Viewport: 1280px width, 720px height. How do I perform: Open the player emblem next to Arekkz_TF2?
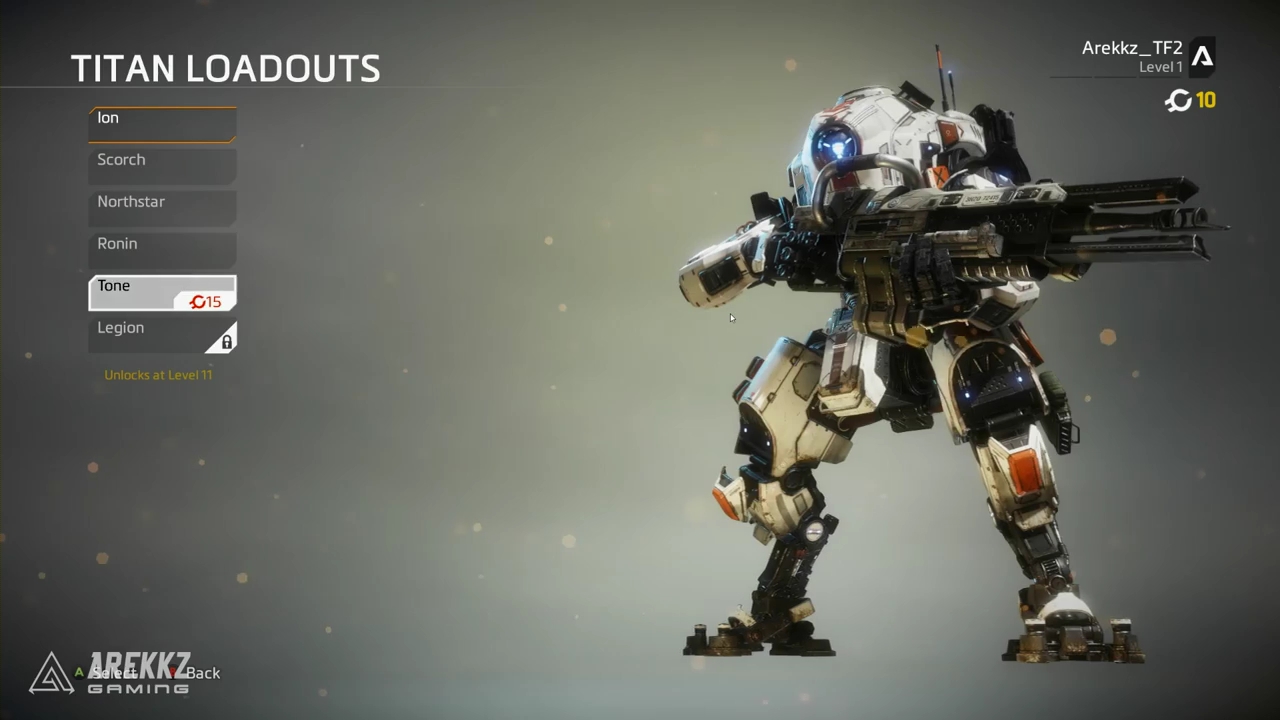(1203, 57)
